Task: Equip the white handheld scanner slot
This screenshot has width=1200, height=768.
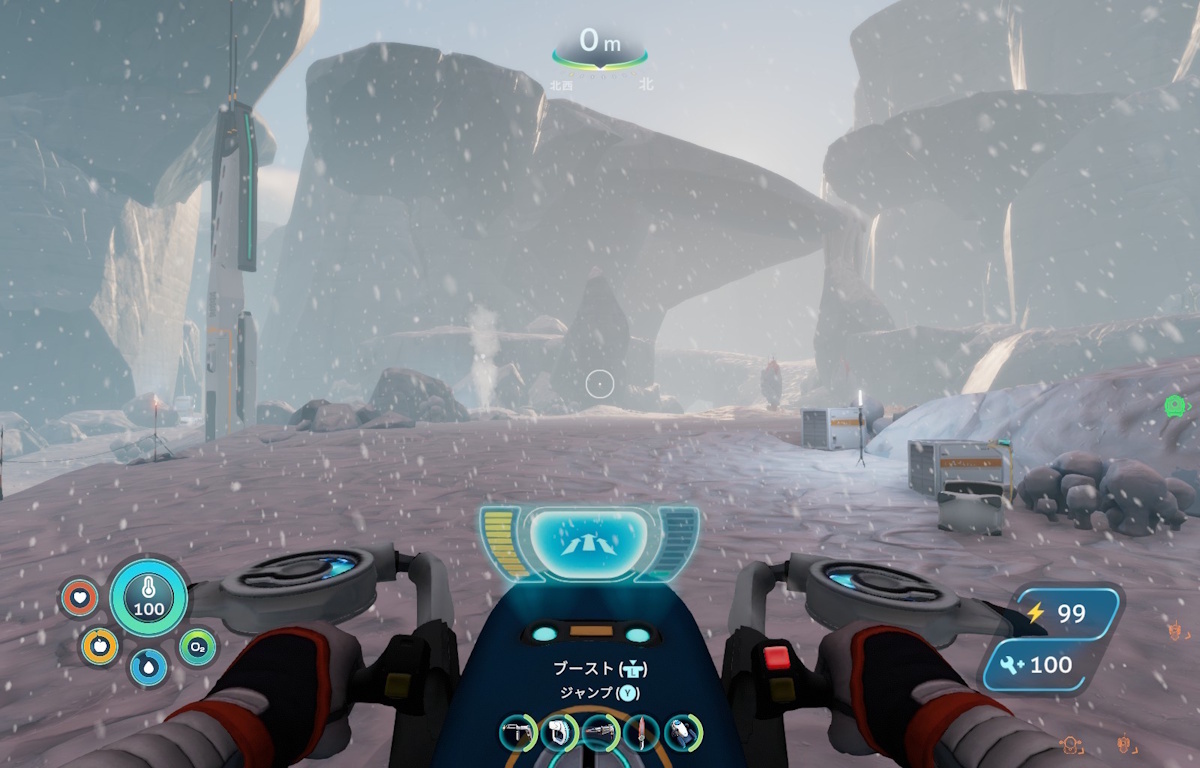Action: (559, 733)
